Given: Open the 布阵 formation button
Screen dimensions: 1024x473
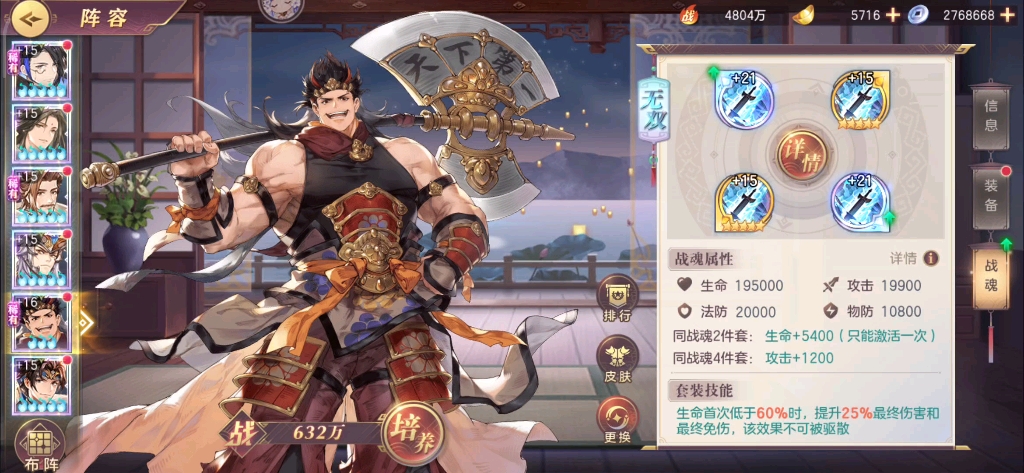Looking at the screenshot, I should click(x=40, y=446).
